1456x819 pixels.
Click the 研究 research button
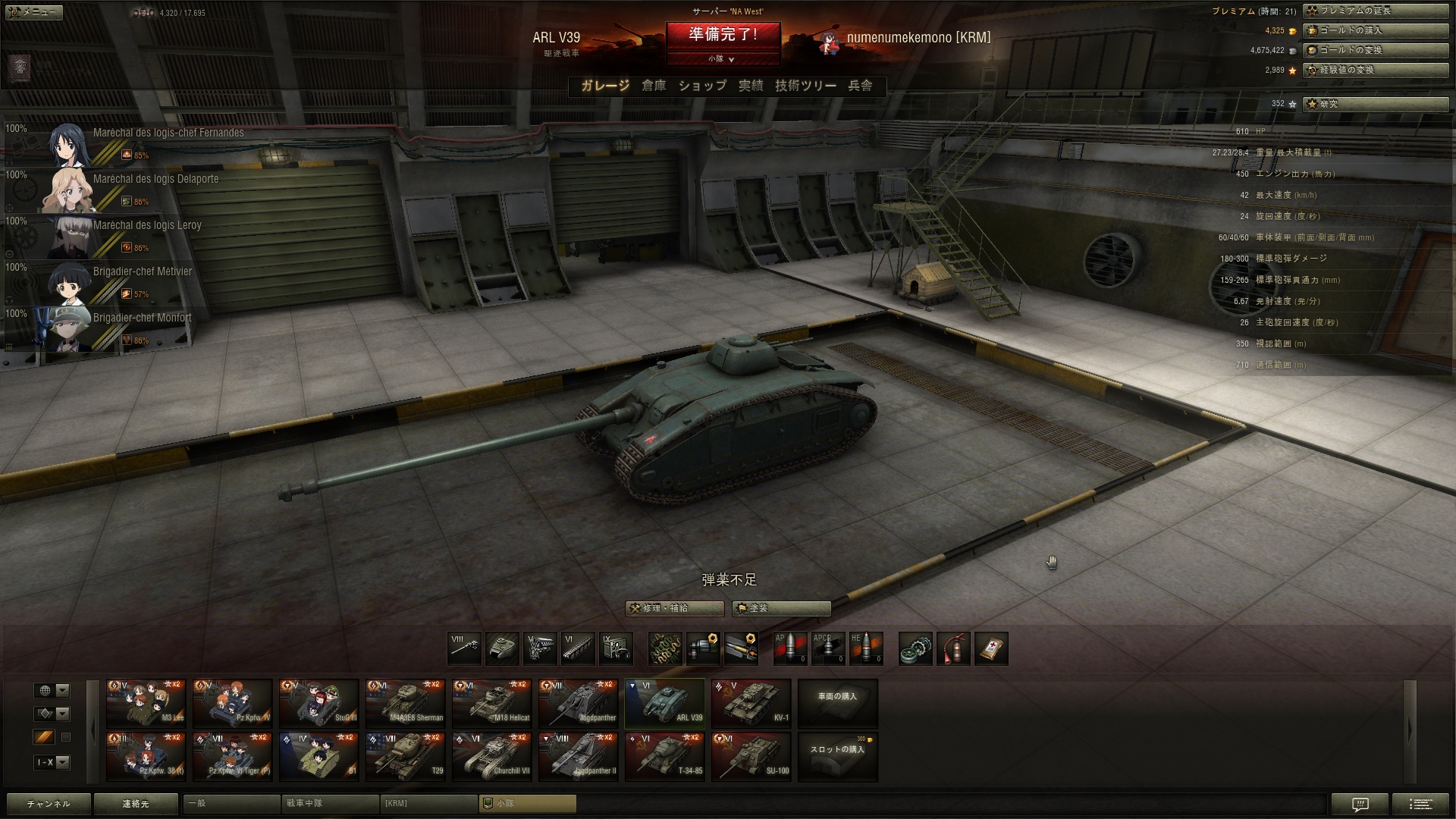point(1375,104)
